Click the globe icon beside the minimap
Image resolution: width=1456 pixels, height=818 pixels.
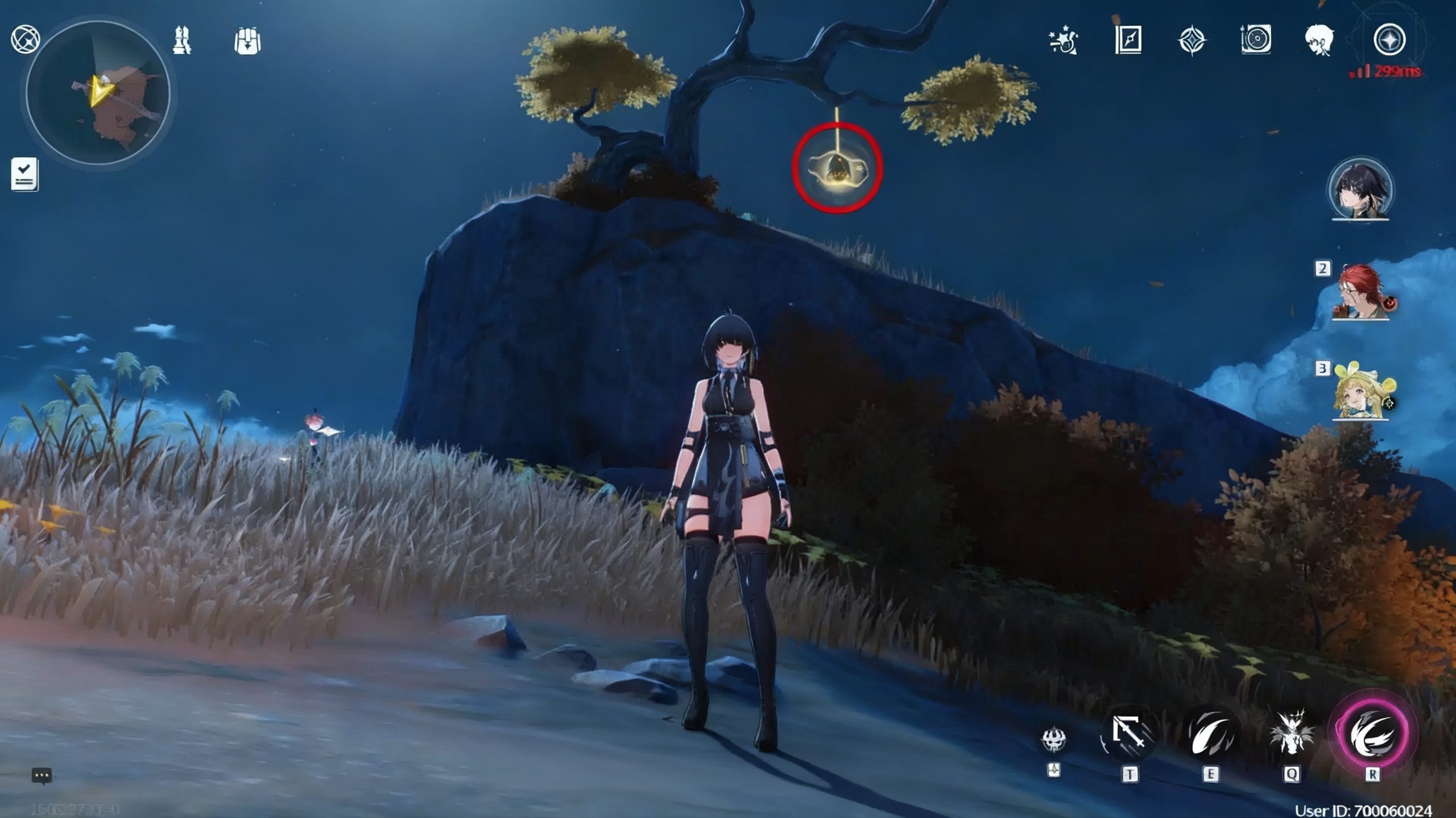[x=25, y=39]
